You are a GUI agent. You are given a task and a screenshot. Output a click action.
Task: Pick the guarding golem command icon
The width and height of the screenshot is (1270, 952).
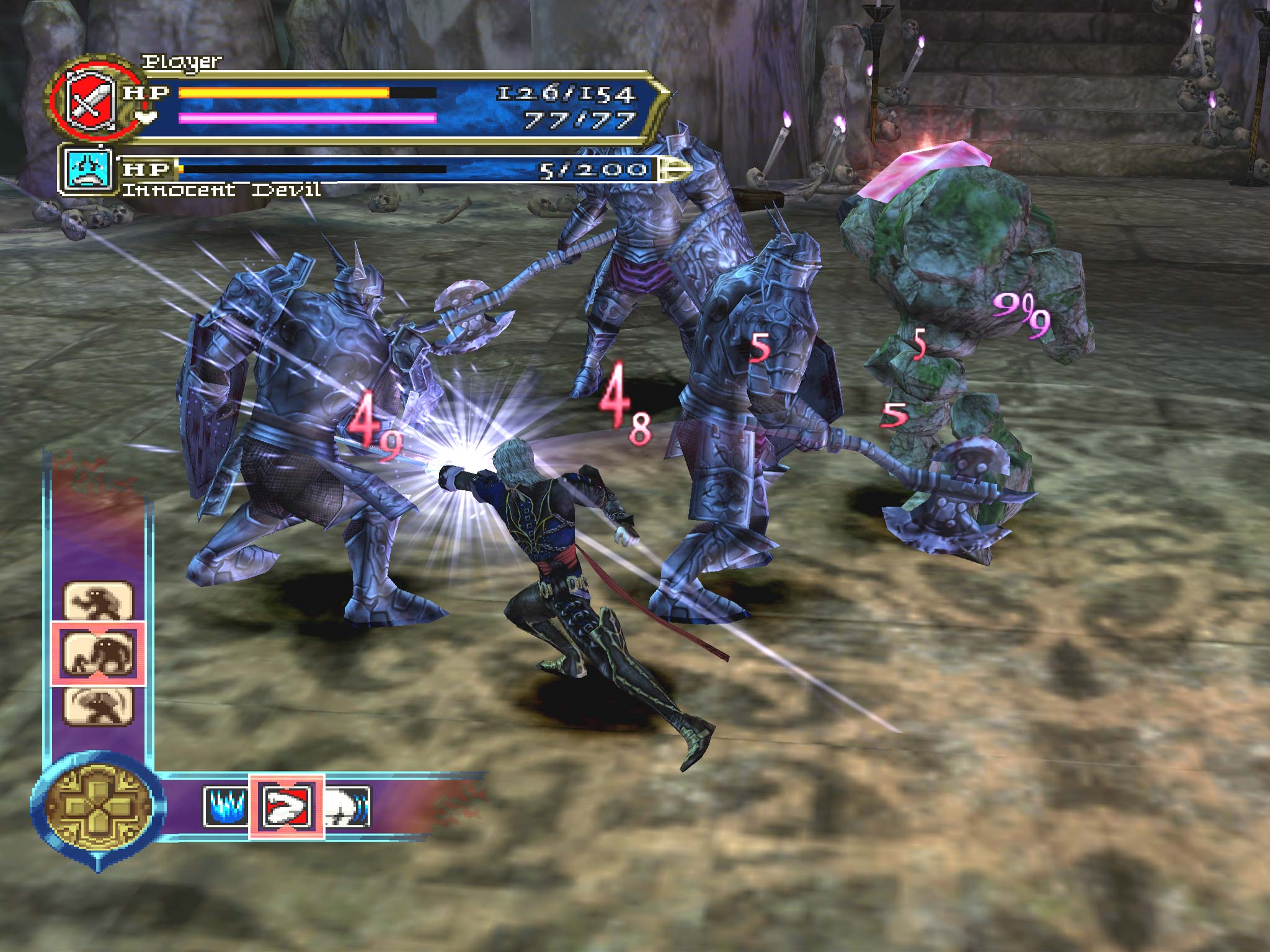98,706
